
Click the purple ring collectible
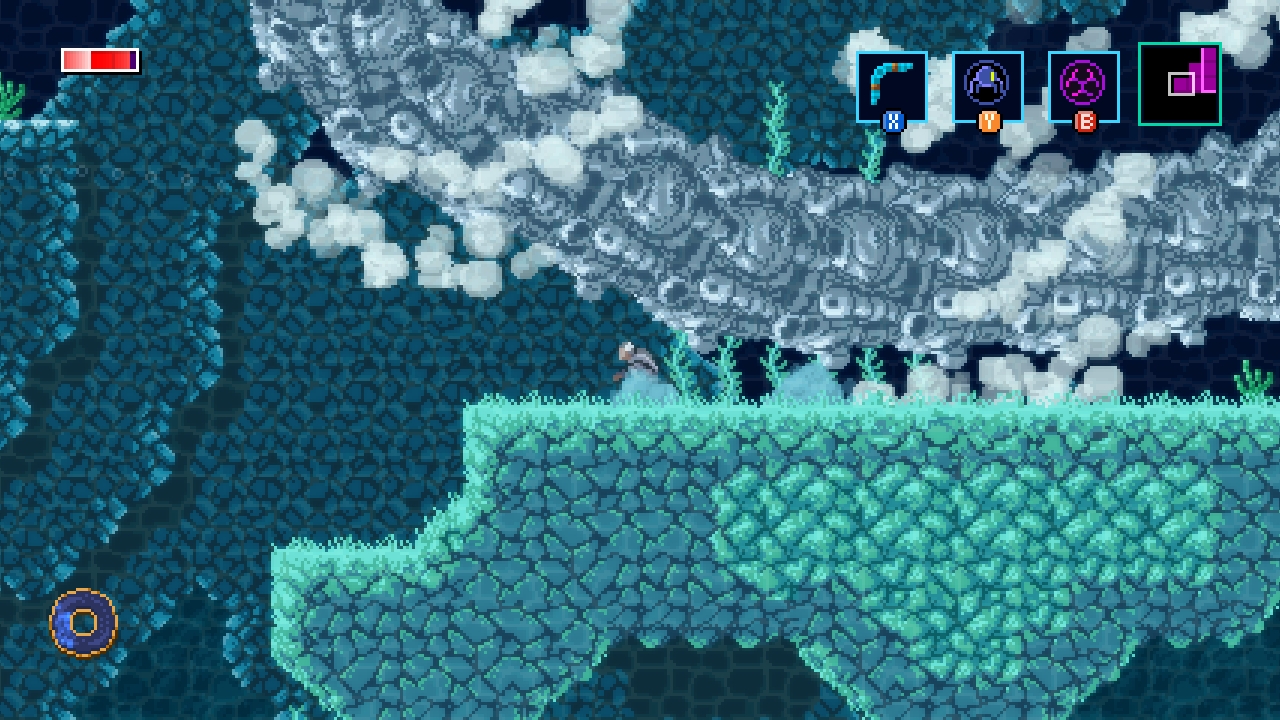[82, 622]
